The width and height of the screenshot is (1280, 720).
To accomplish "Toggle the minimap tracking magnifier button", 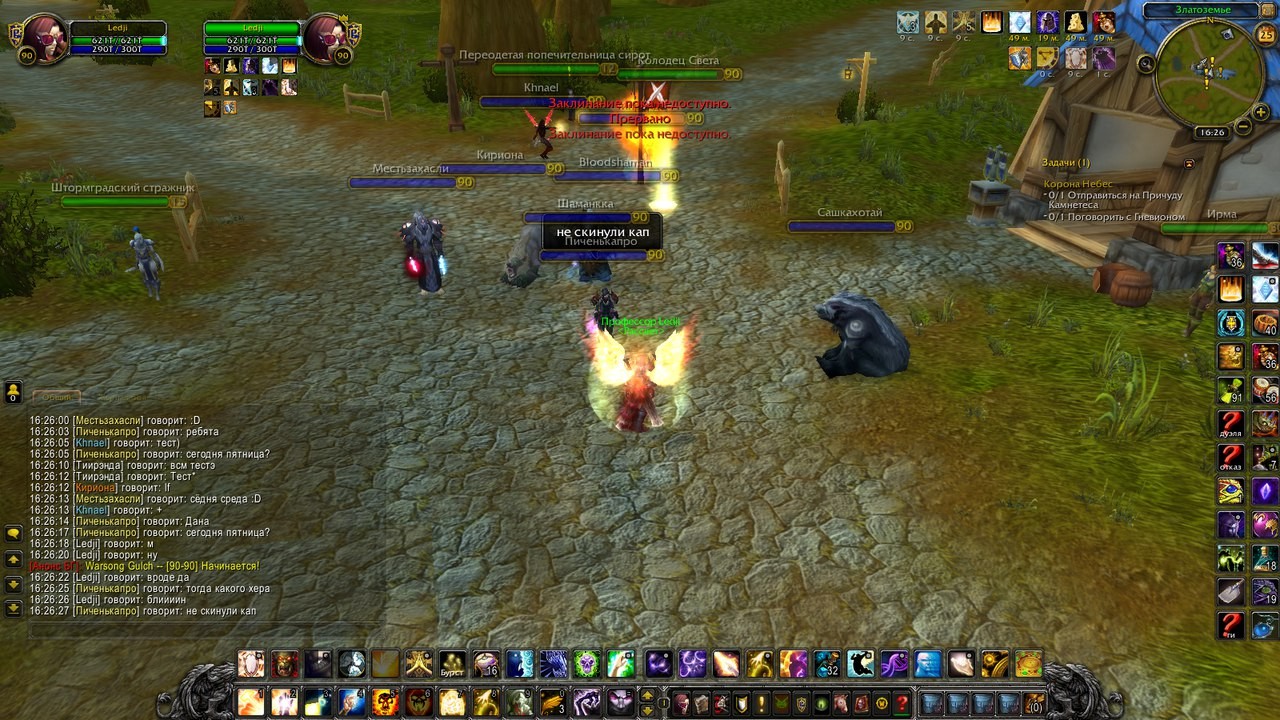I will 1147,64.
